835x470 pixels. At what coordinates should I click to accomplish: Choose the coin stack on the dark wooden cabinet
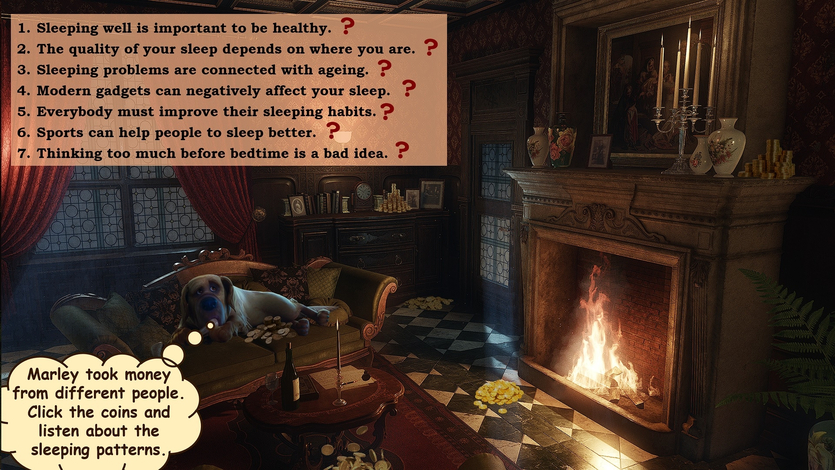click(x=397, y=199)
